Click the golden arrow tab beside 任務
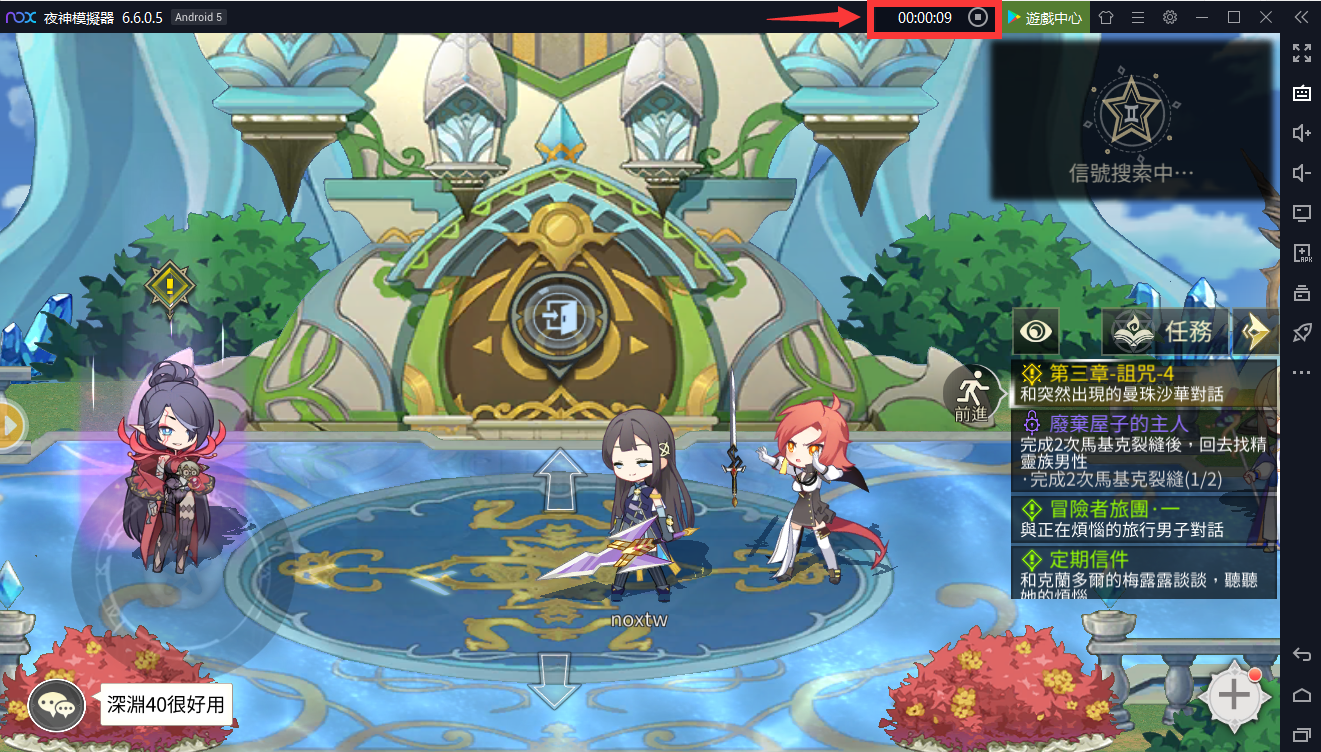Screen dimensions: 1321x752 point(1255,331)
